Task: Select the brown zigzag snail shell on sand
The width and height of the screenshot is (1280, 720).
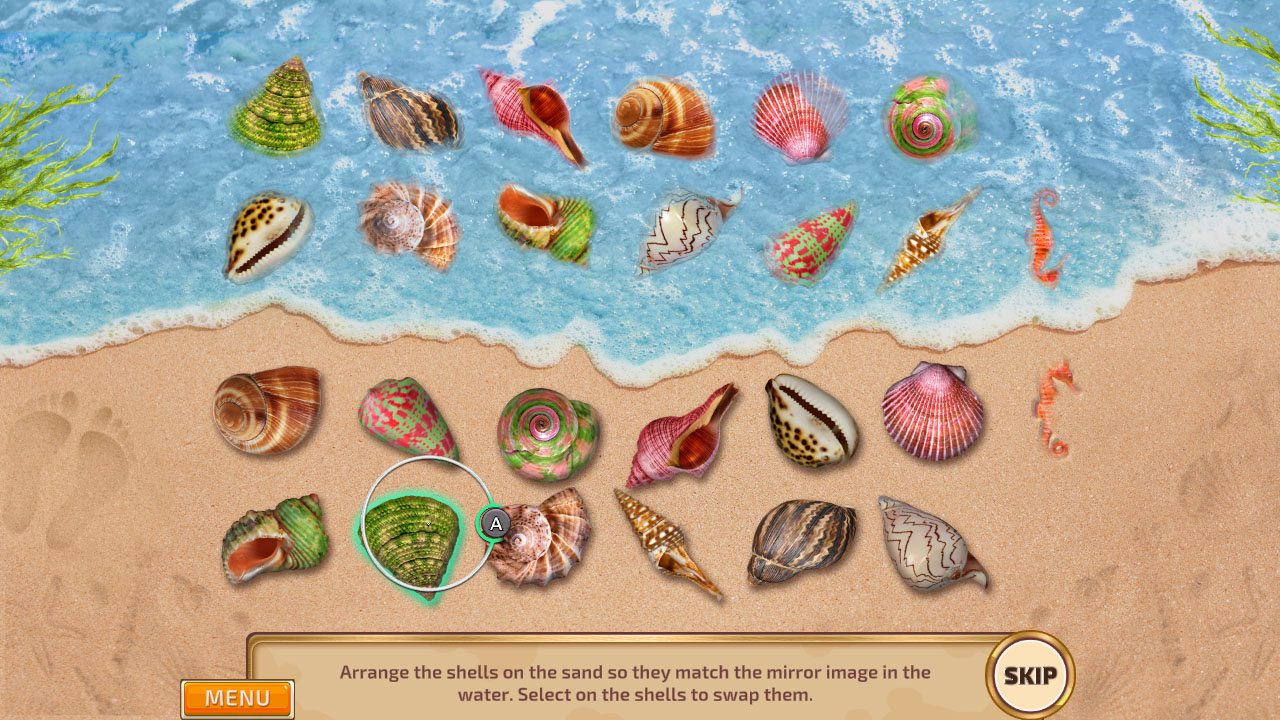Action: (800, 545)
